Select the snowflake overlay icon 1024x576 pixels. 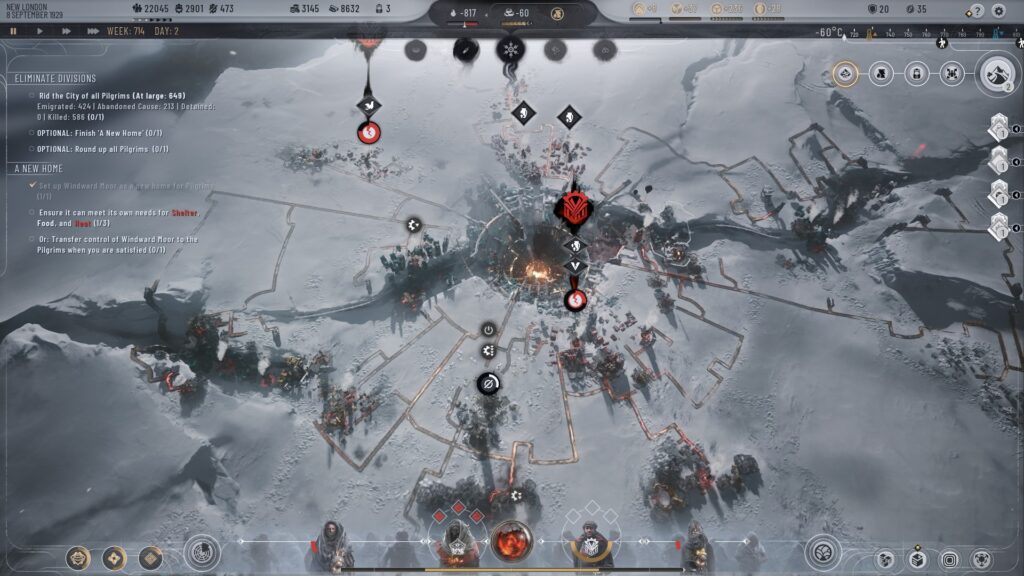click(510, 49)
